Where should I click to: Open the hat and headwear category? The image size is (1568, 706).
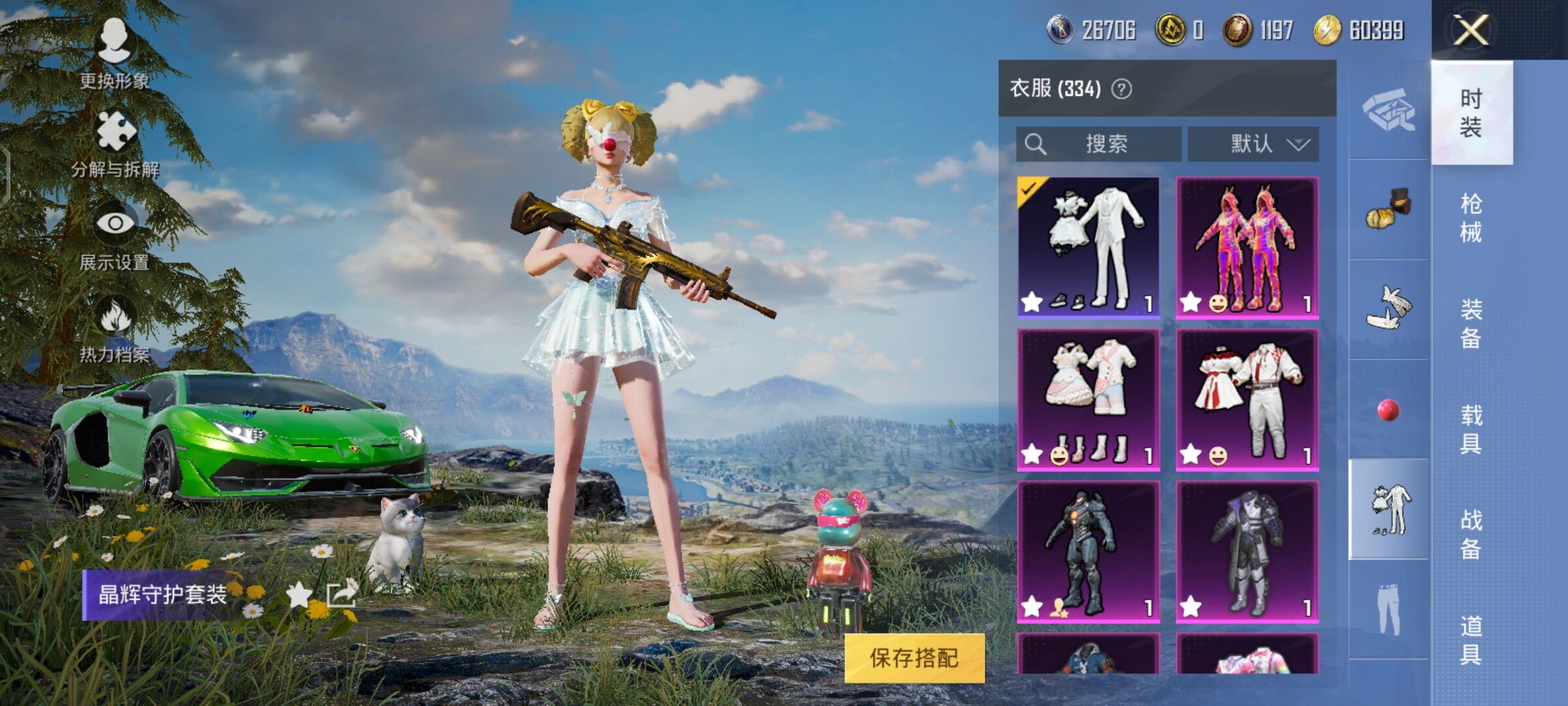[x=1389, y=210]
